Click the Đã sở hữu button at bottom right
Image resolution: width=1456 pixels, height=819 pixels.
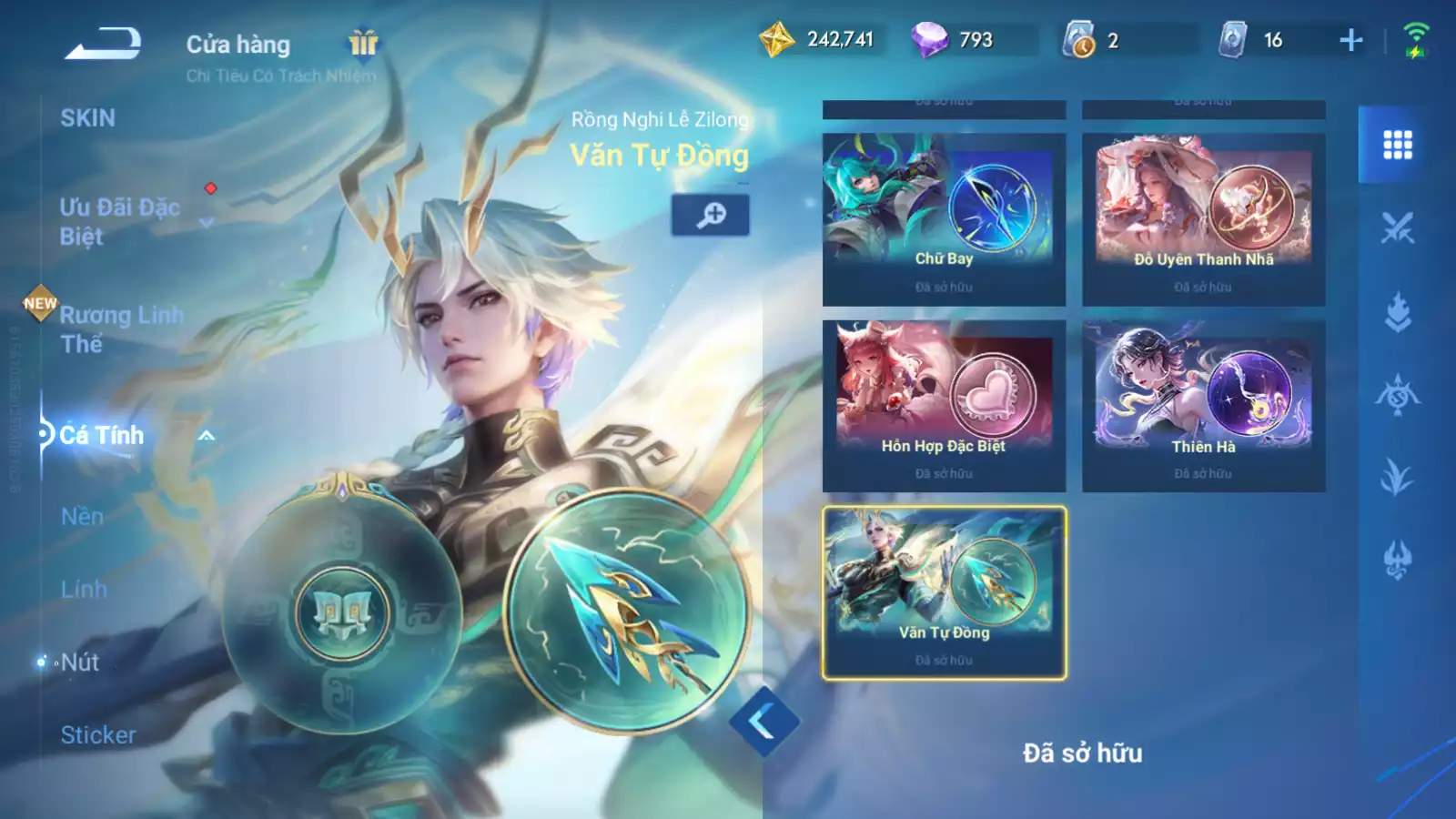[x=1083, y=753]
